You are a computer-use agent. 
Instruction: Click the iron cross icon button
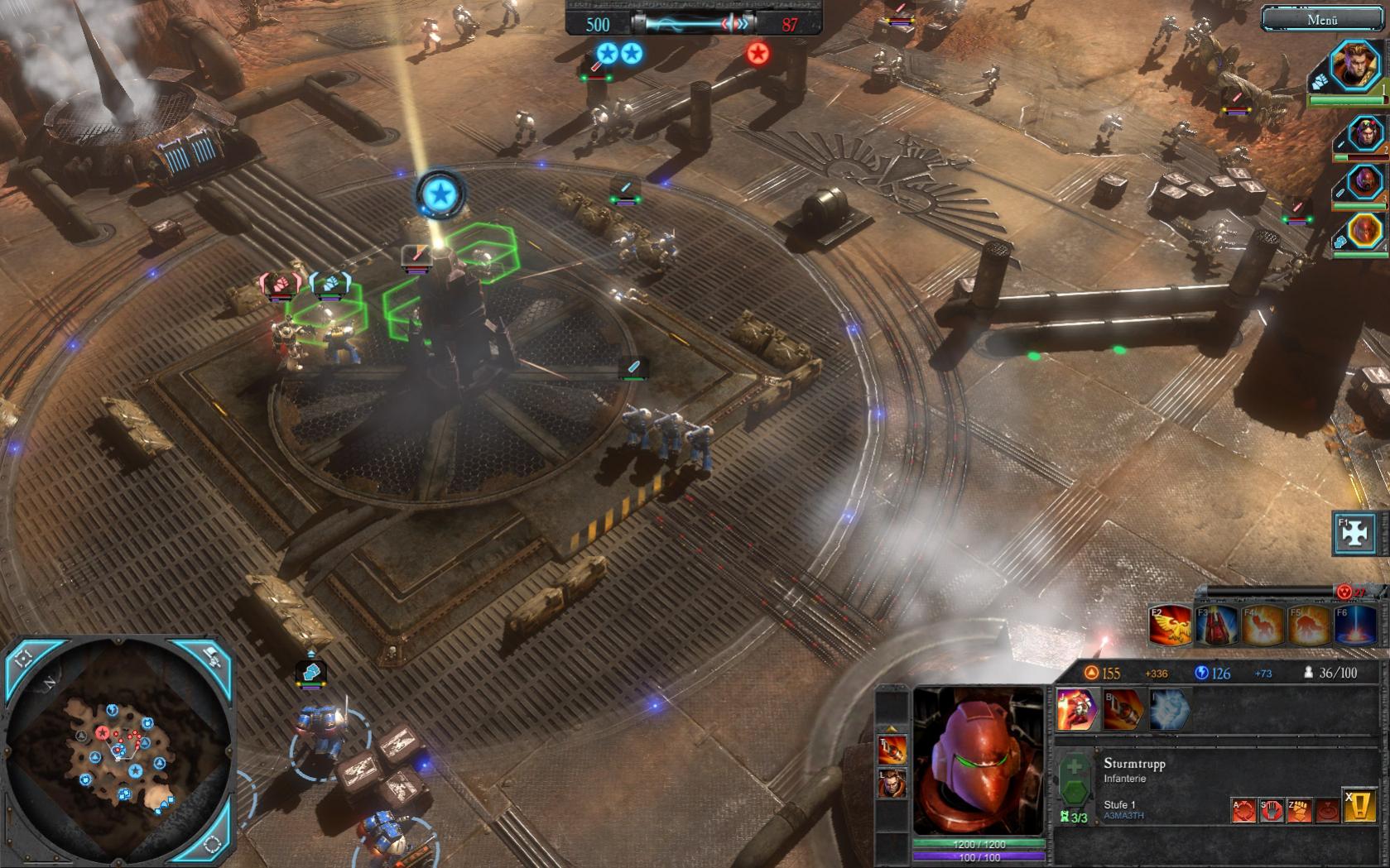click(1354, 534)
